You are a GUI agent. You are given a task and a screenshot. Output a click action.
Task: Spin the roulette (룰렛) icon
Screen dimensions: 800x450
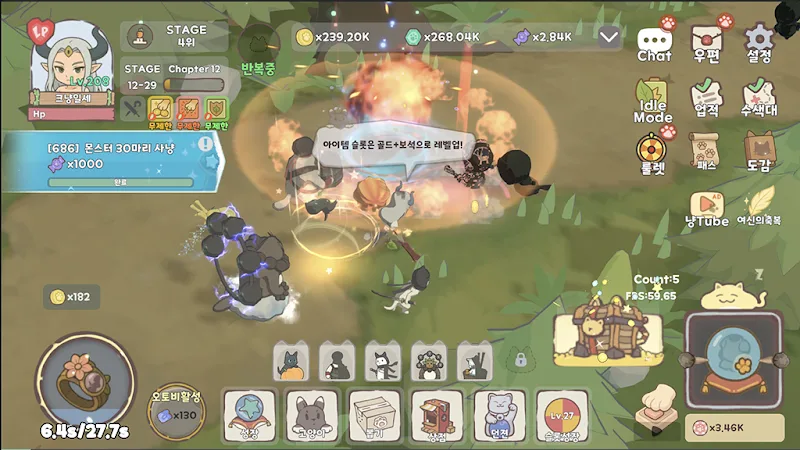pos(653,152)
